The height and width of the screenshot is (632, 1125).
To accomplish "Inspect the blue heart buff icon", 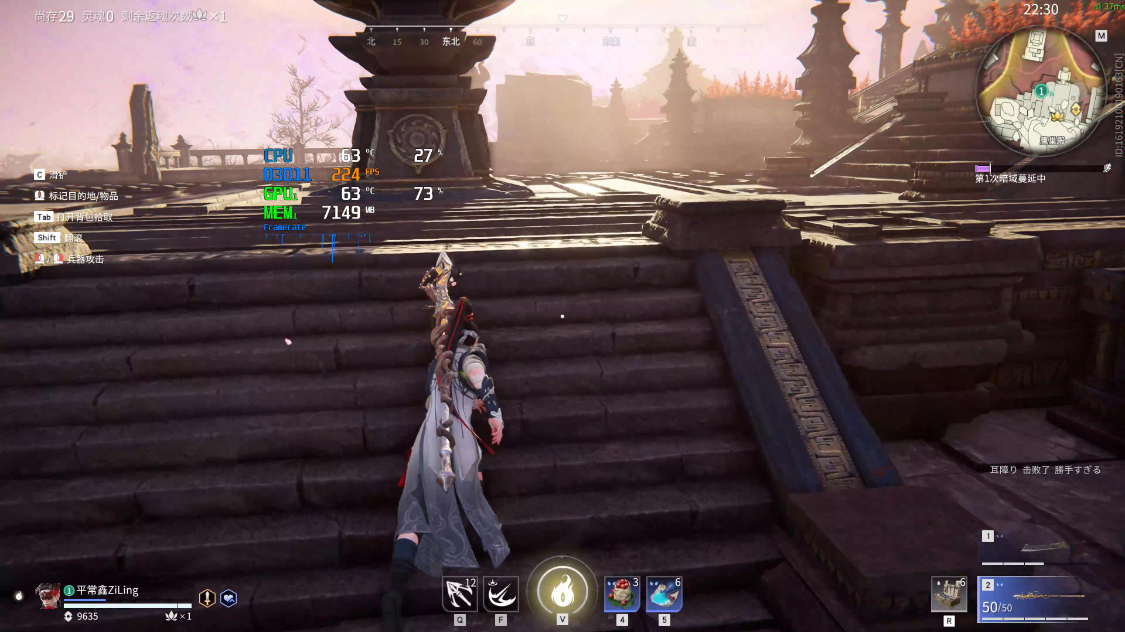I will (229, 598).
